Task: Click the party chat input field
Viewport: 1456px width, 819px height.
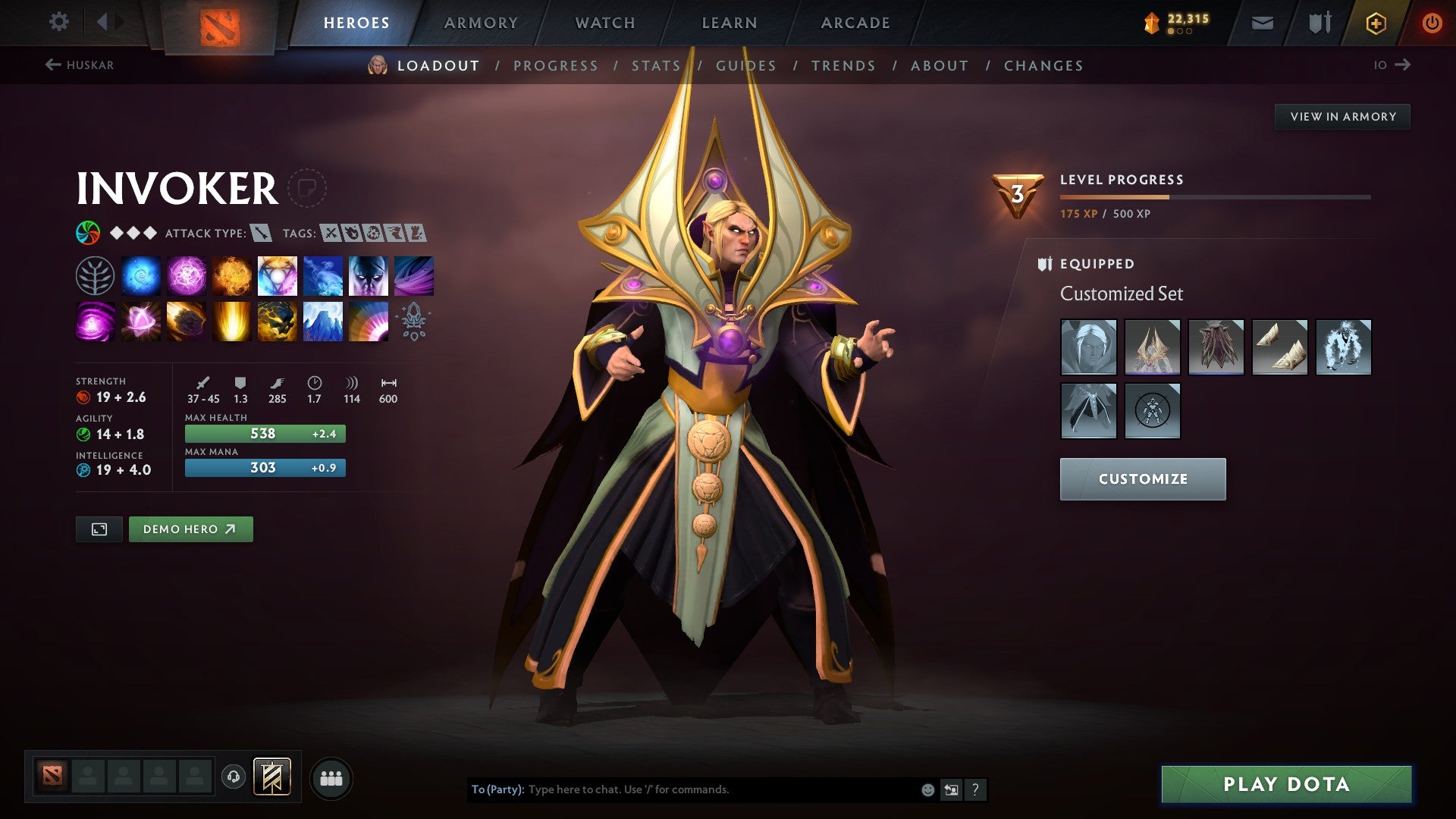Action: click(682, 789)
